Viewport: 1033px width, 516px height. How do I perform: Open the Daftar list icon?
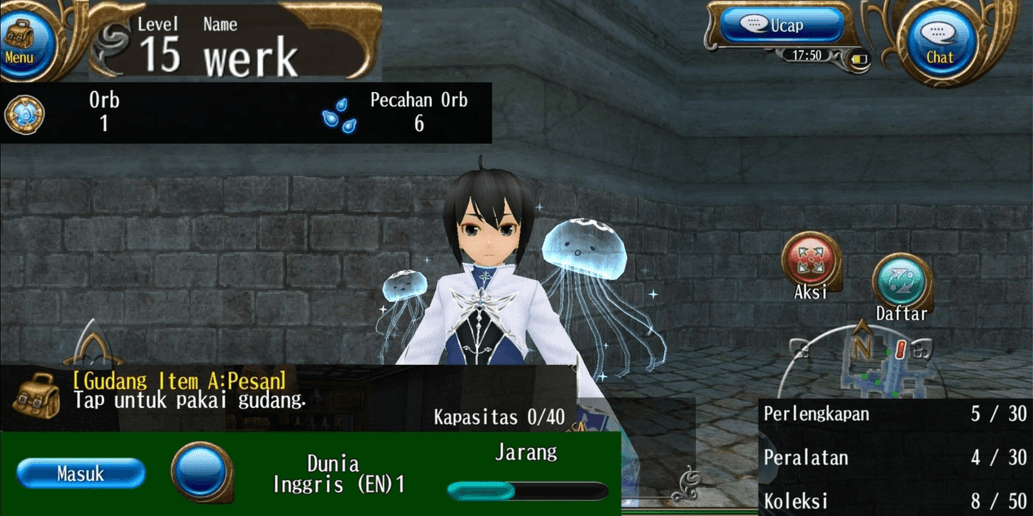point(901,283)
